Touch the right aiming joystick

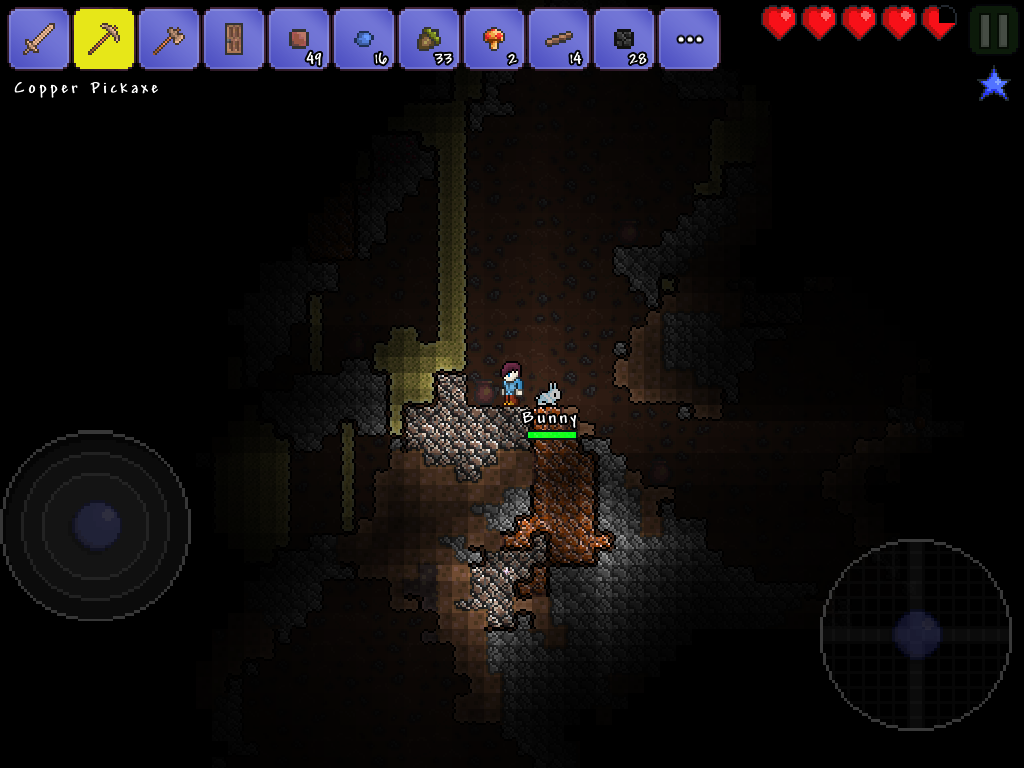pyautogui.click(x=916, y=634)
